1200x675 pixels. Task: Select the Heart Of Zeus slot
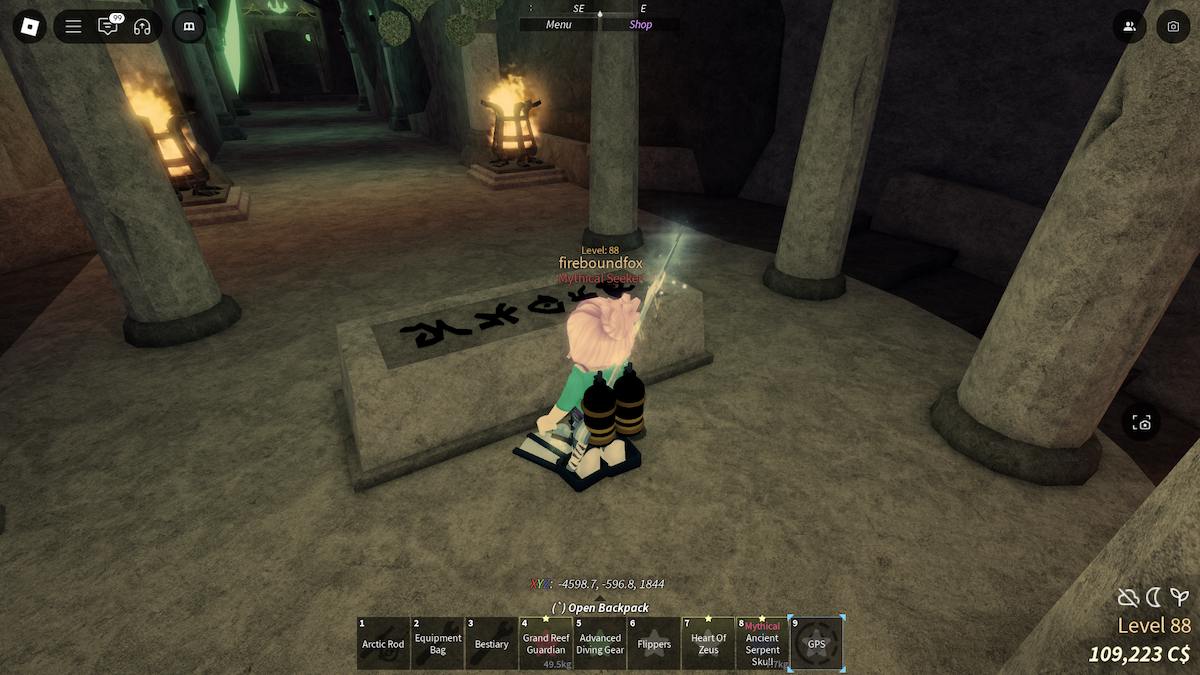tap(708, 643)
